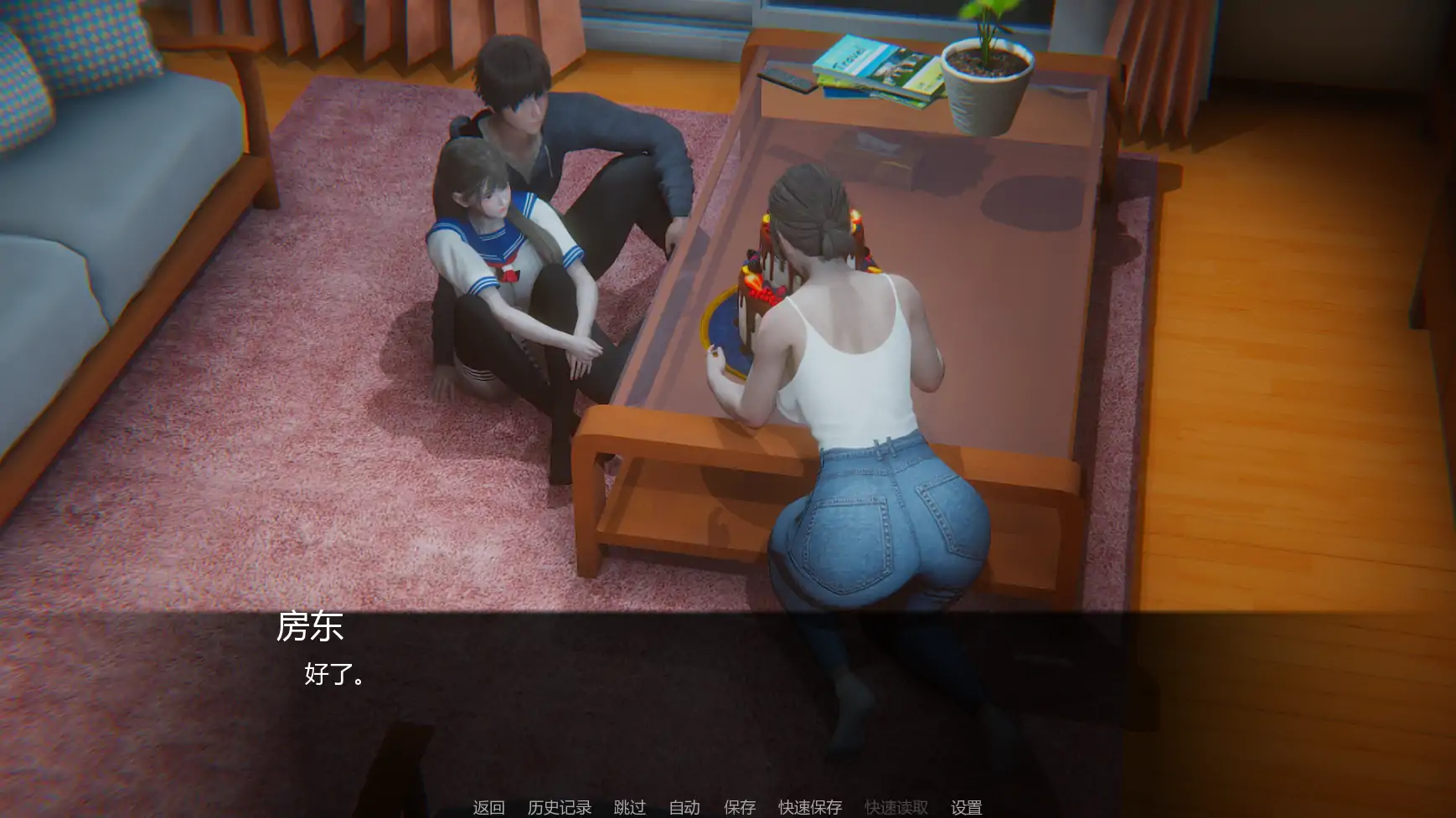Viewport: 1456px width, 818px height.
Task: Click 返回 to go back one step
Action: [489, 806]
